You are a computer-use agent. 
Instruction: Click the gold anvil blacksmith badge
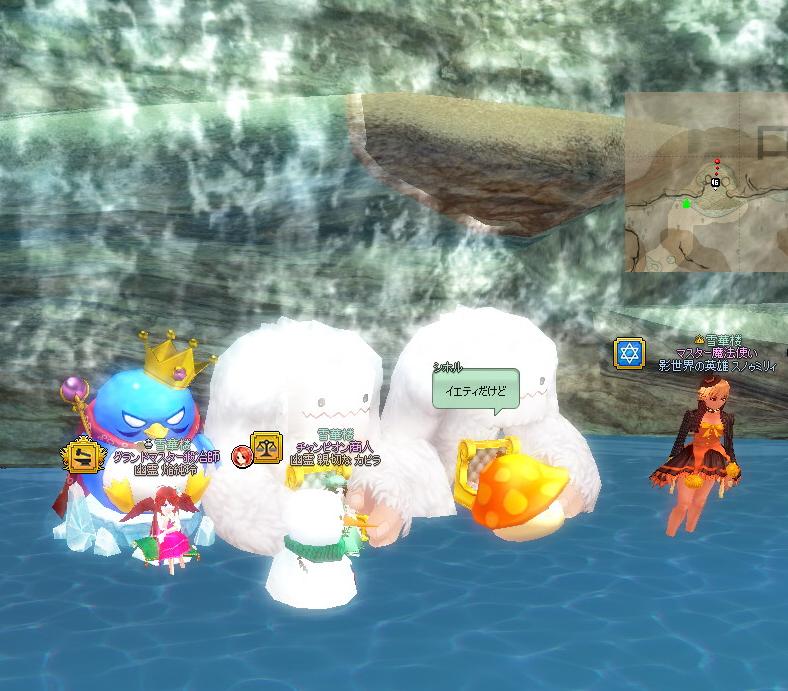click(83, 456)
